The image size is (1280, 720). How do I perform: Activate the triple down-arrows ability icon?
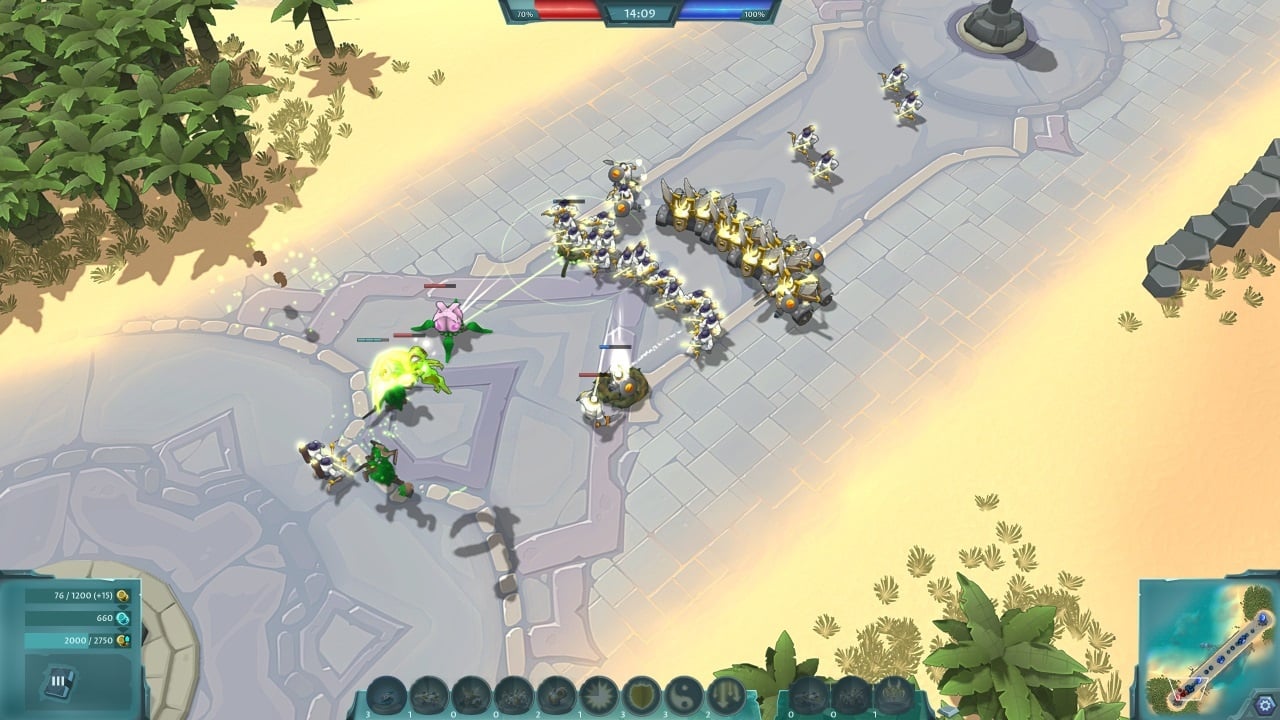click(727, 695)
